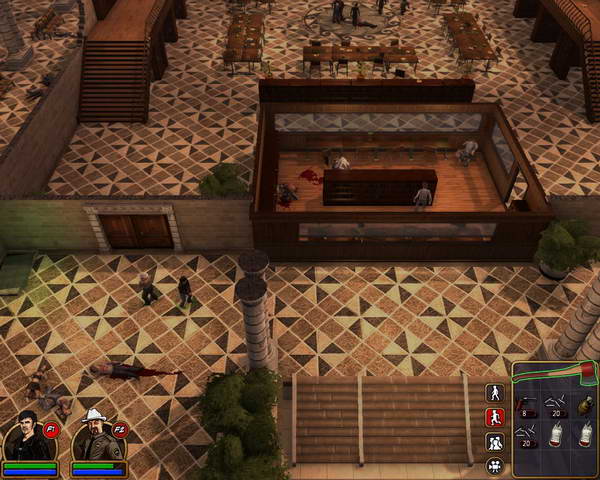Select the inventory item with count 8

pos(528,405)
